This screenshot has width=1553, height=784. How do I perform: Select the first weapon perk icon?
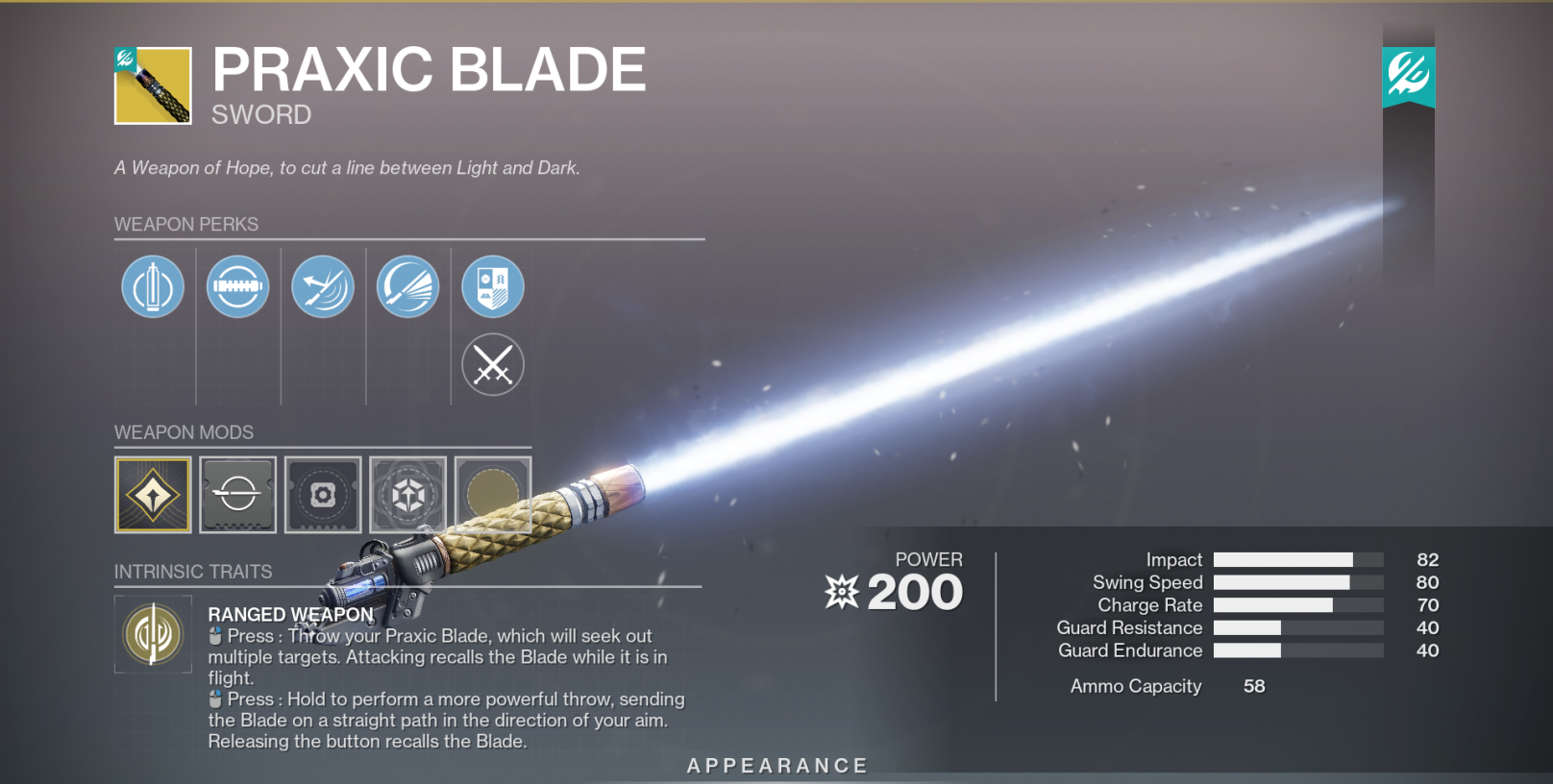point(153,286)
